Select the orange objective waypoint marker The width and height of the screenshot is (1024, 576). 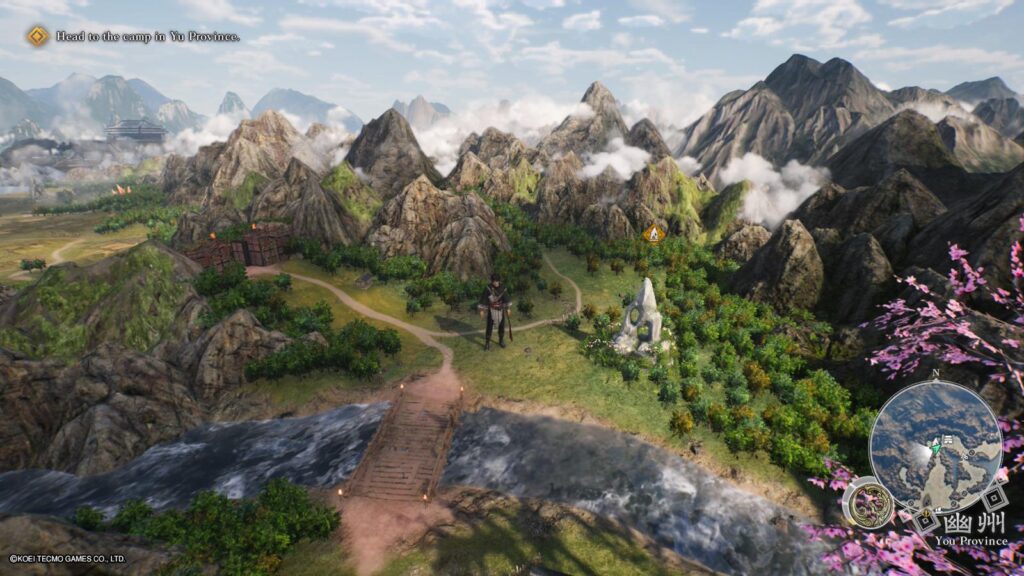tap(654, 233)
